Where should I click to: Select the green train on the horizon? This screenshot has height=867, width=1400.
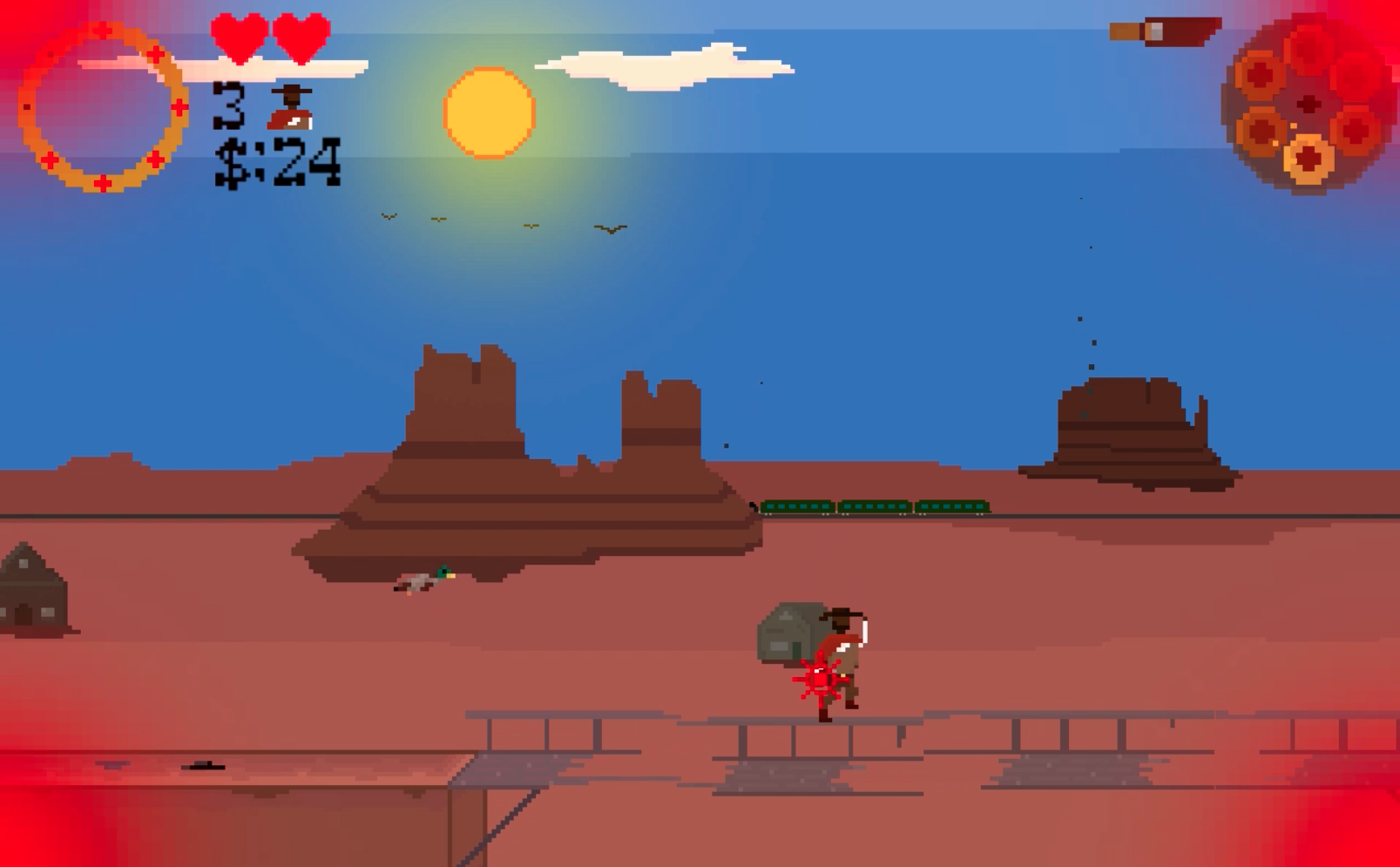pos(871,505)
